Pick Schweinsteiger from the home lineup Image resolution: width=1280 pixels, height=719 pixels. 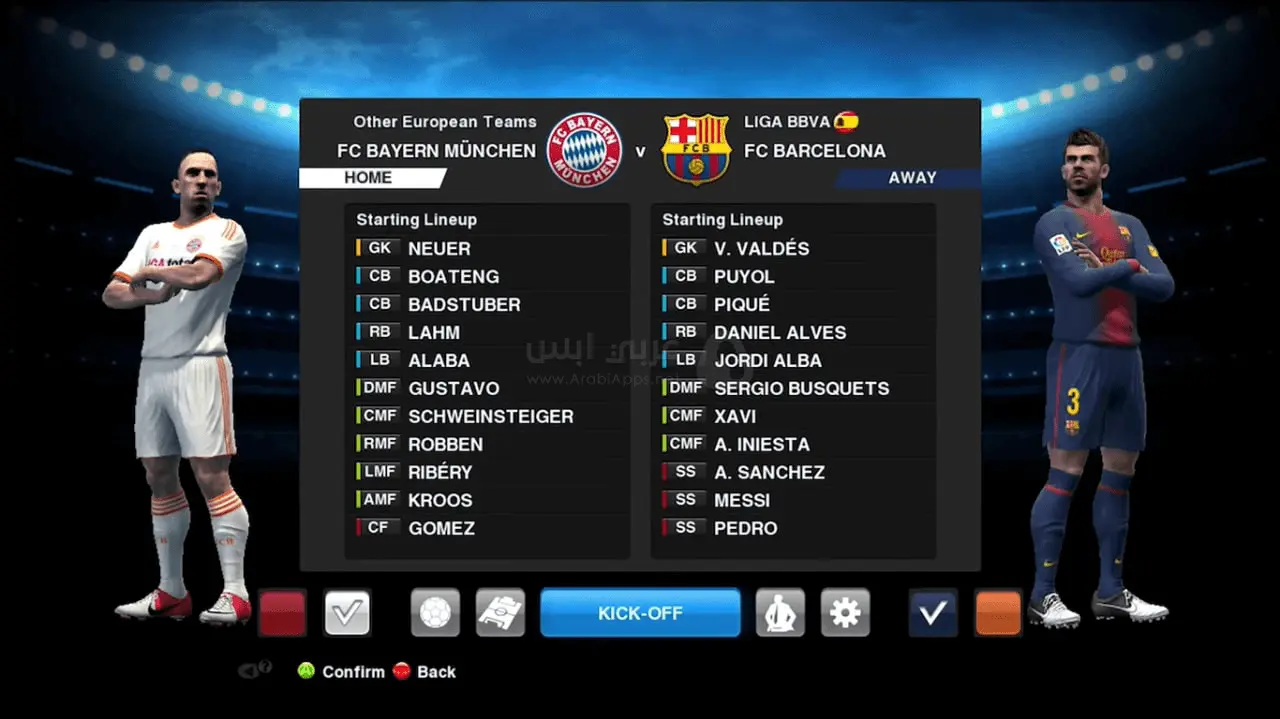click(x=490, y=416)
